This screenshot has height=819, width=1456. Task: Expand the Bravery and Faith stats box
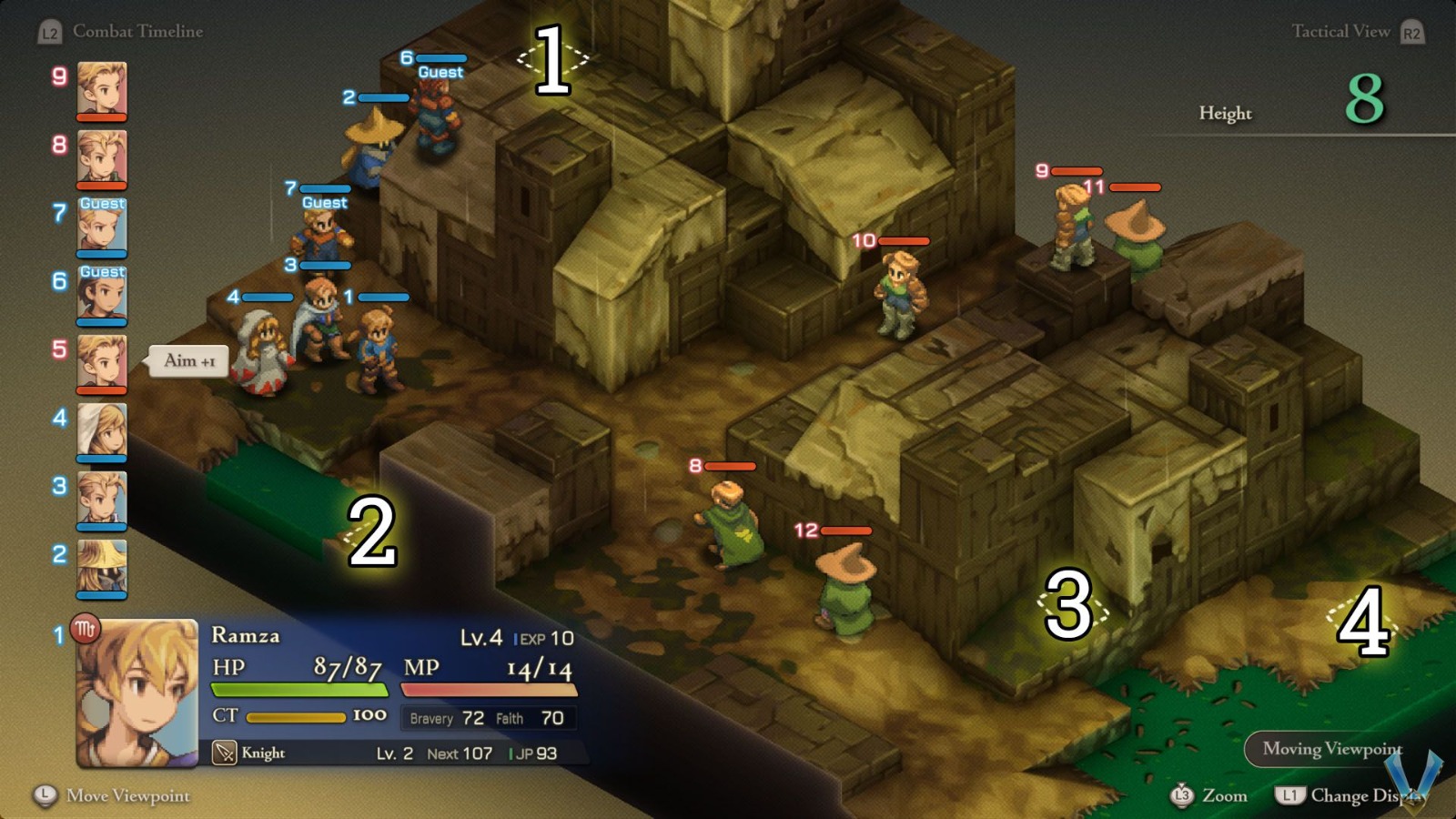tap(487, 718)
